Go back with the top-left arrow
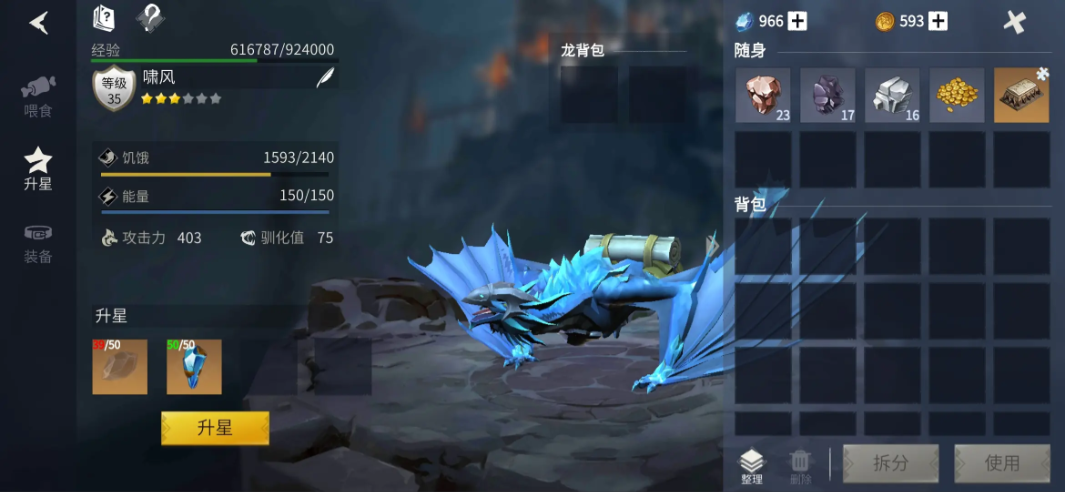This screenshot has height=492, width=1065. [x=39, y=22]
